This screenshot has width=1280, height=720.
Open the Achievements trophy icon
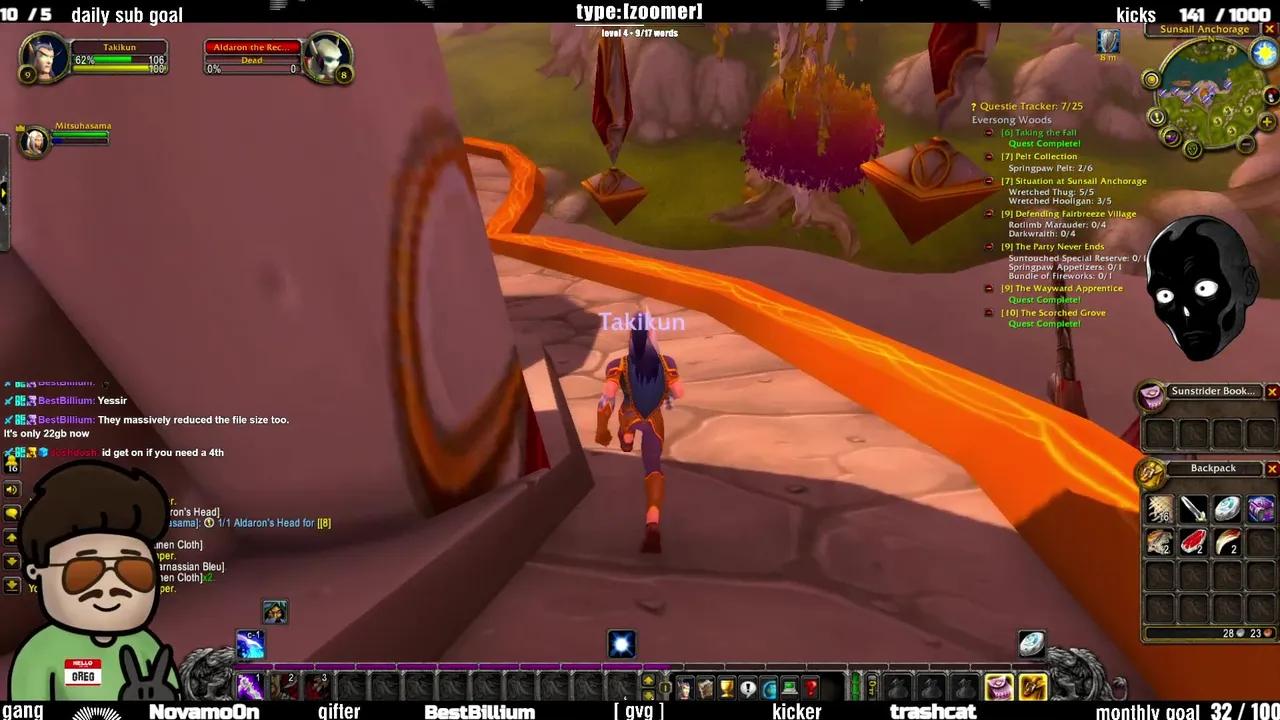pos(727,687)
